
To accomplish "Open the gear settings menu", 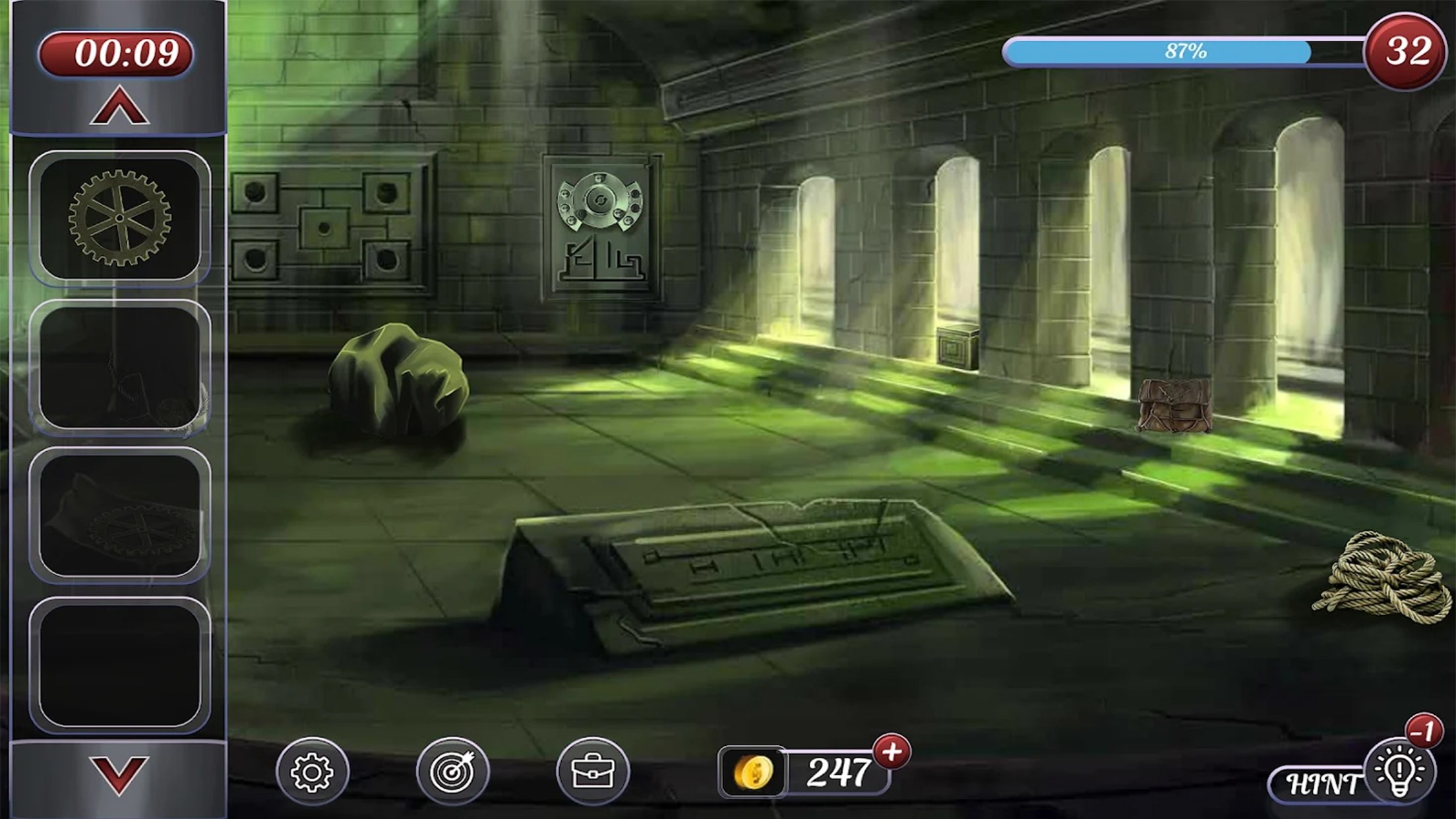I will pos(312,772).
